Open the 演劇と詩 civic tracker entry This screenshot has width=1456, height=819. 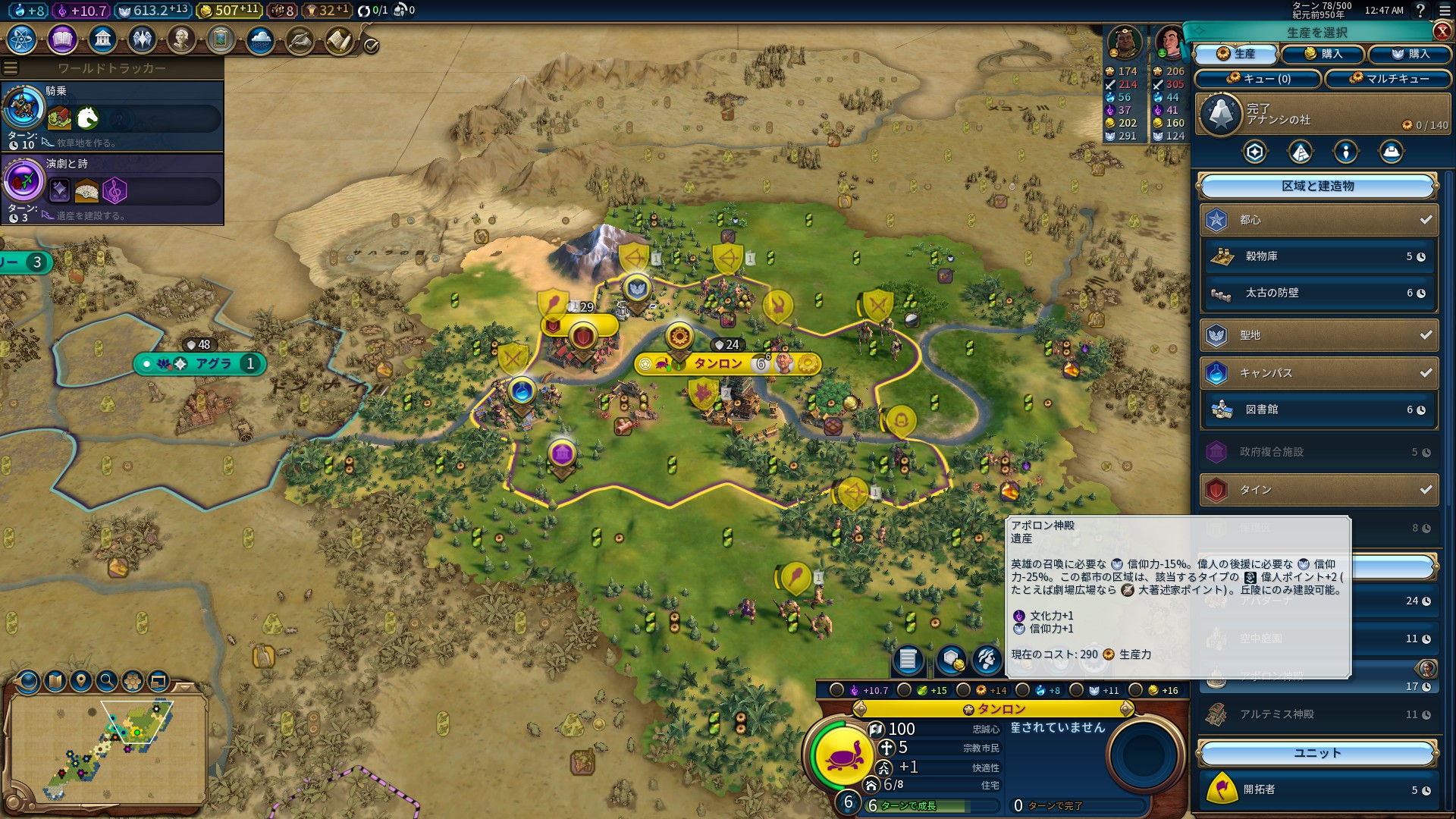112,189
